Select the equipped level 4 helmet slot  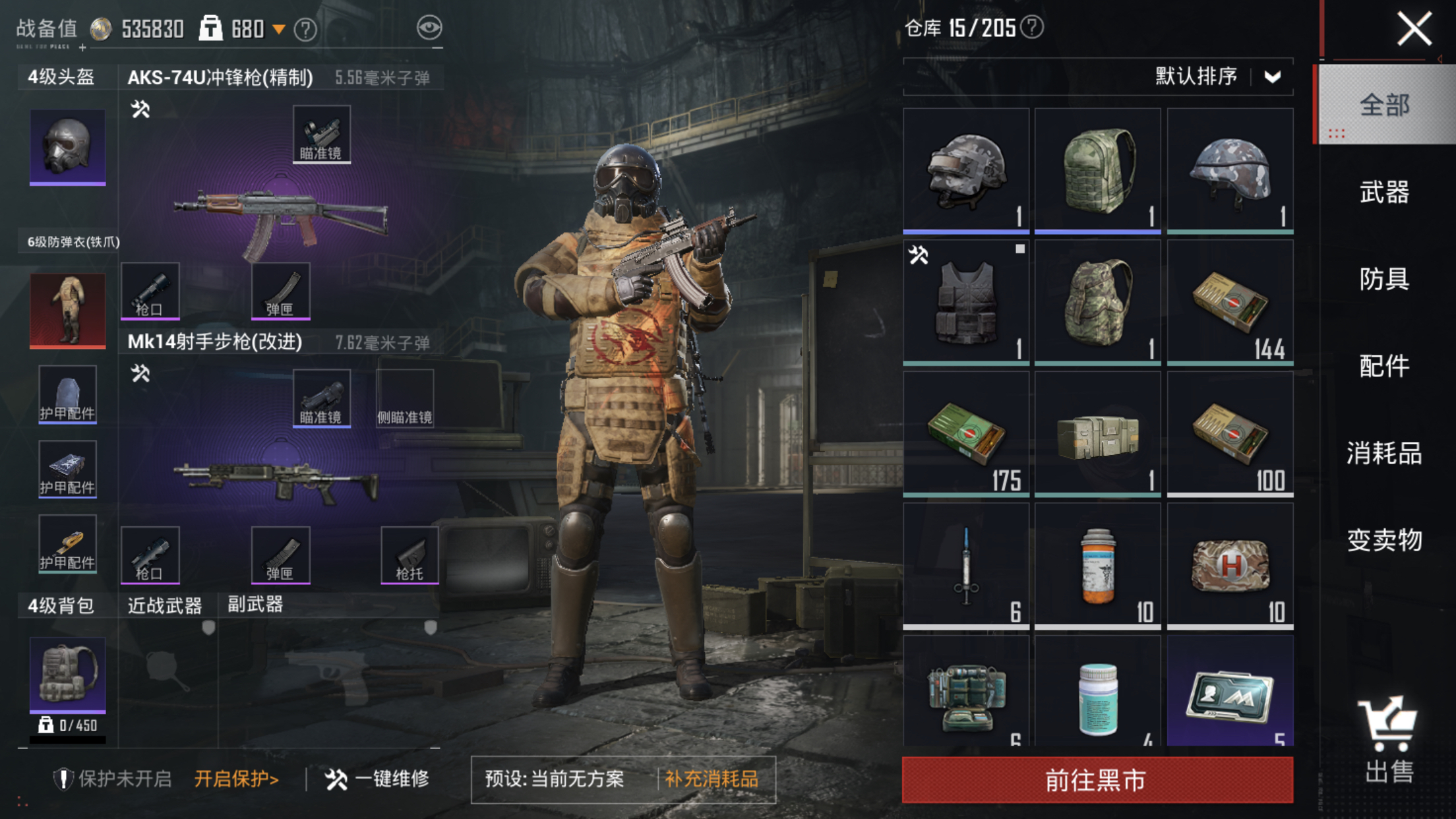[x=67, y=146]
